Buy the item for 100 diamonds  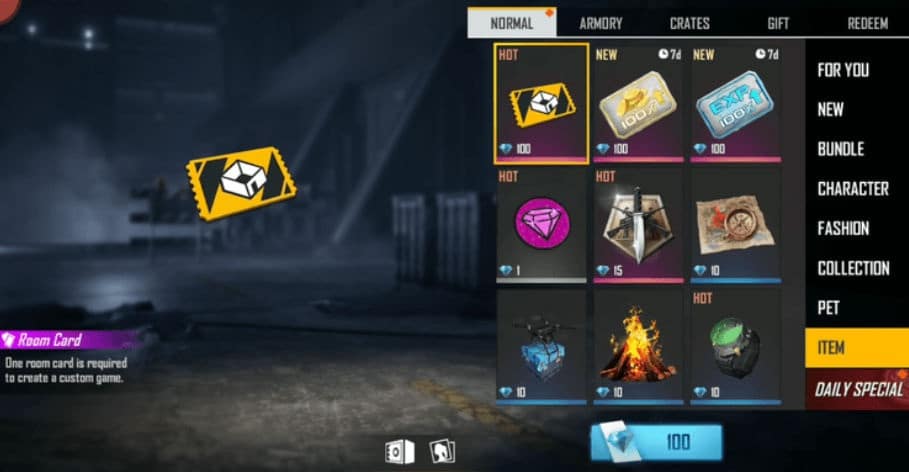click(656, 442)
